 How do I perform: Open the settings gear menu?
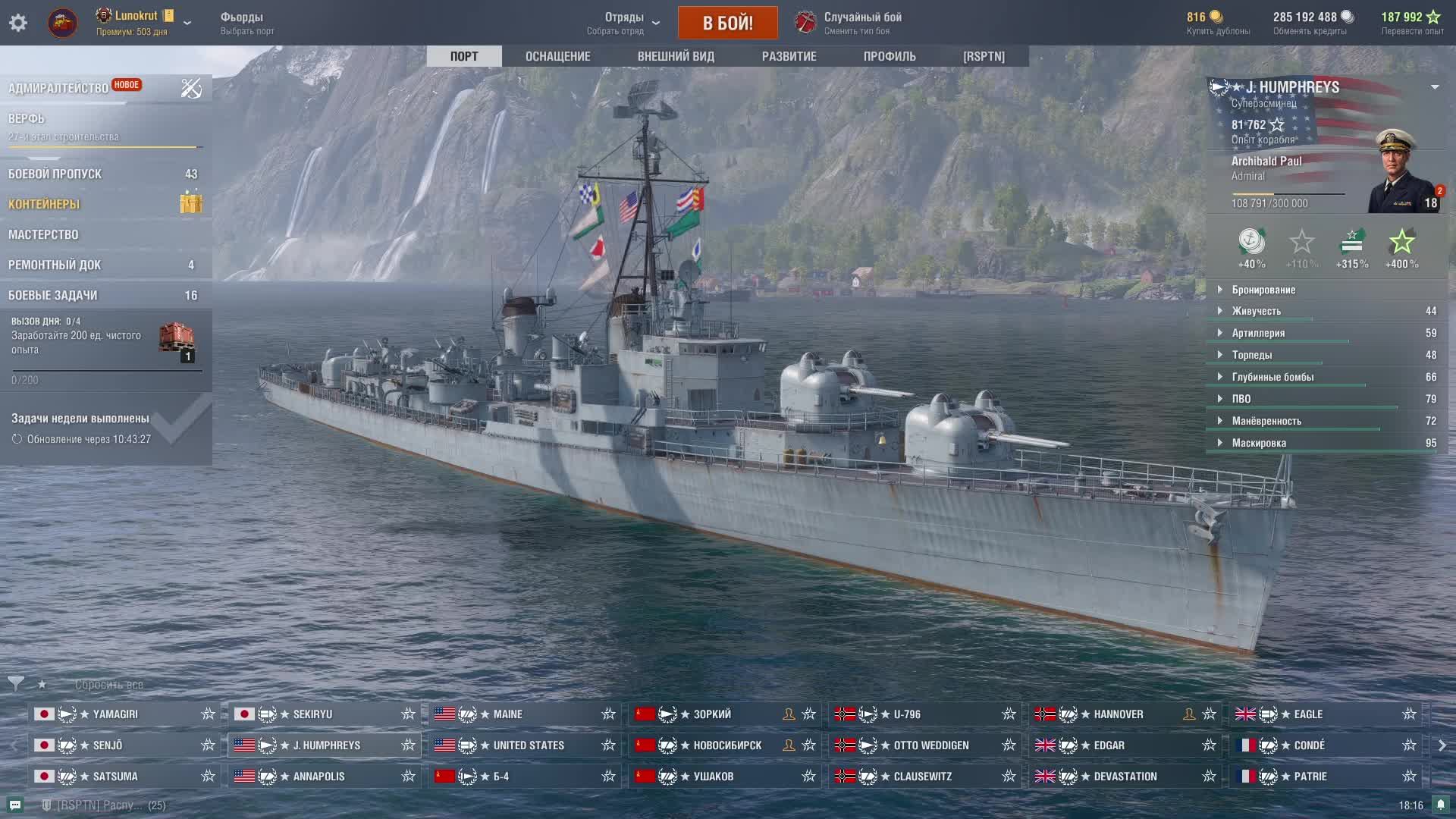point(18,23)
